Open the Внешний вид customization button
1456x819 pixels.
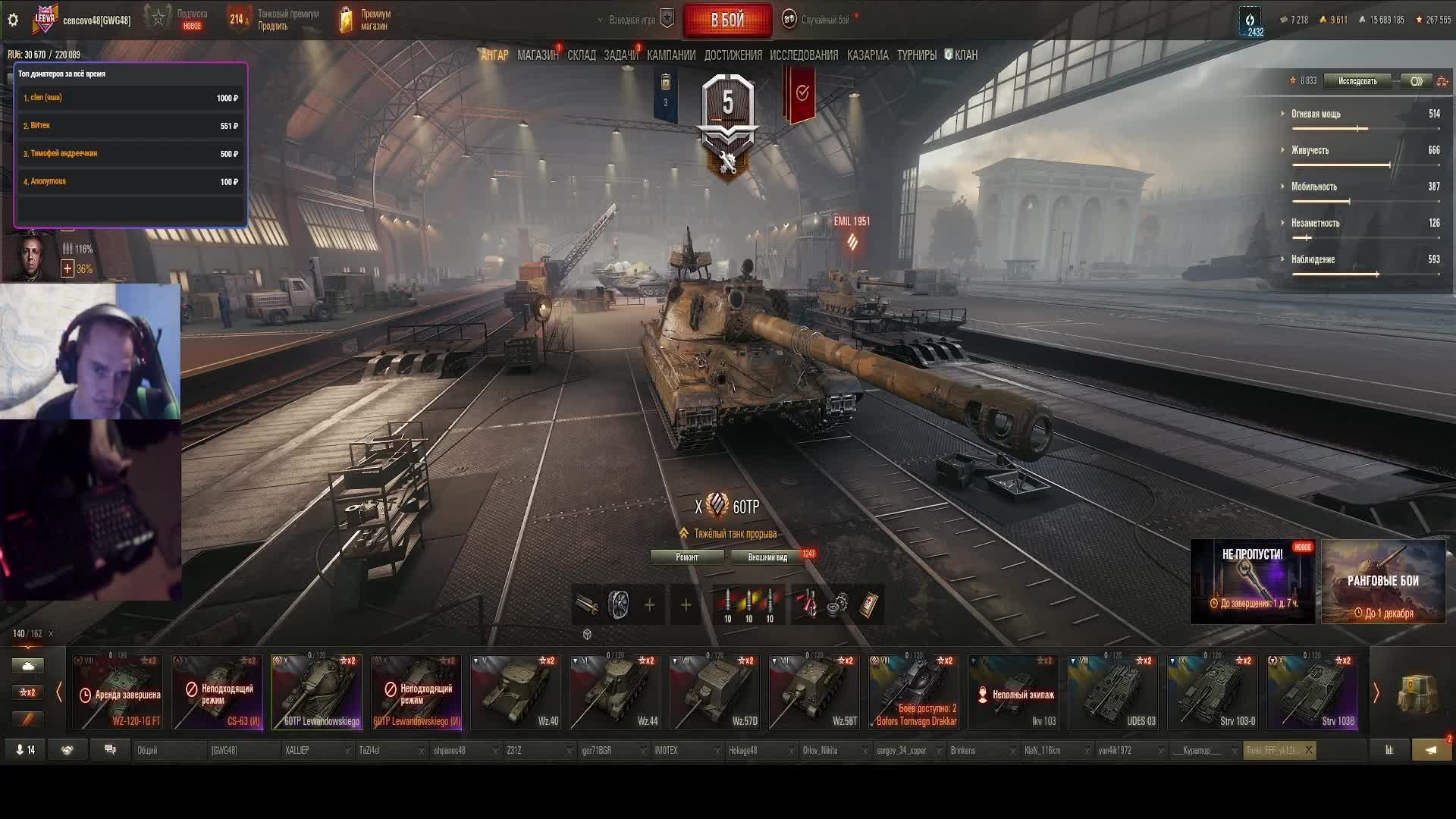767,557
